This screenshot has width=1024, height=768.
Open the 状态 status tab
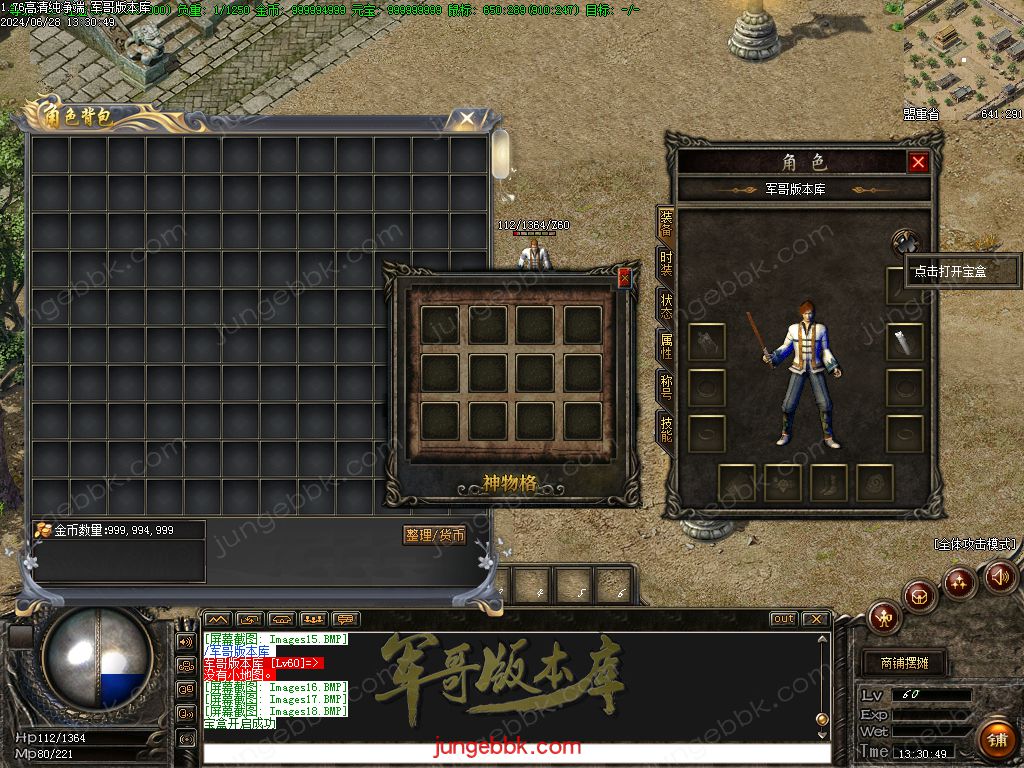(665, 305)
